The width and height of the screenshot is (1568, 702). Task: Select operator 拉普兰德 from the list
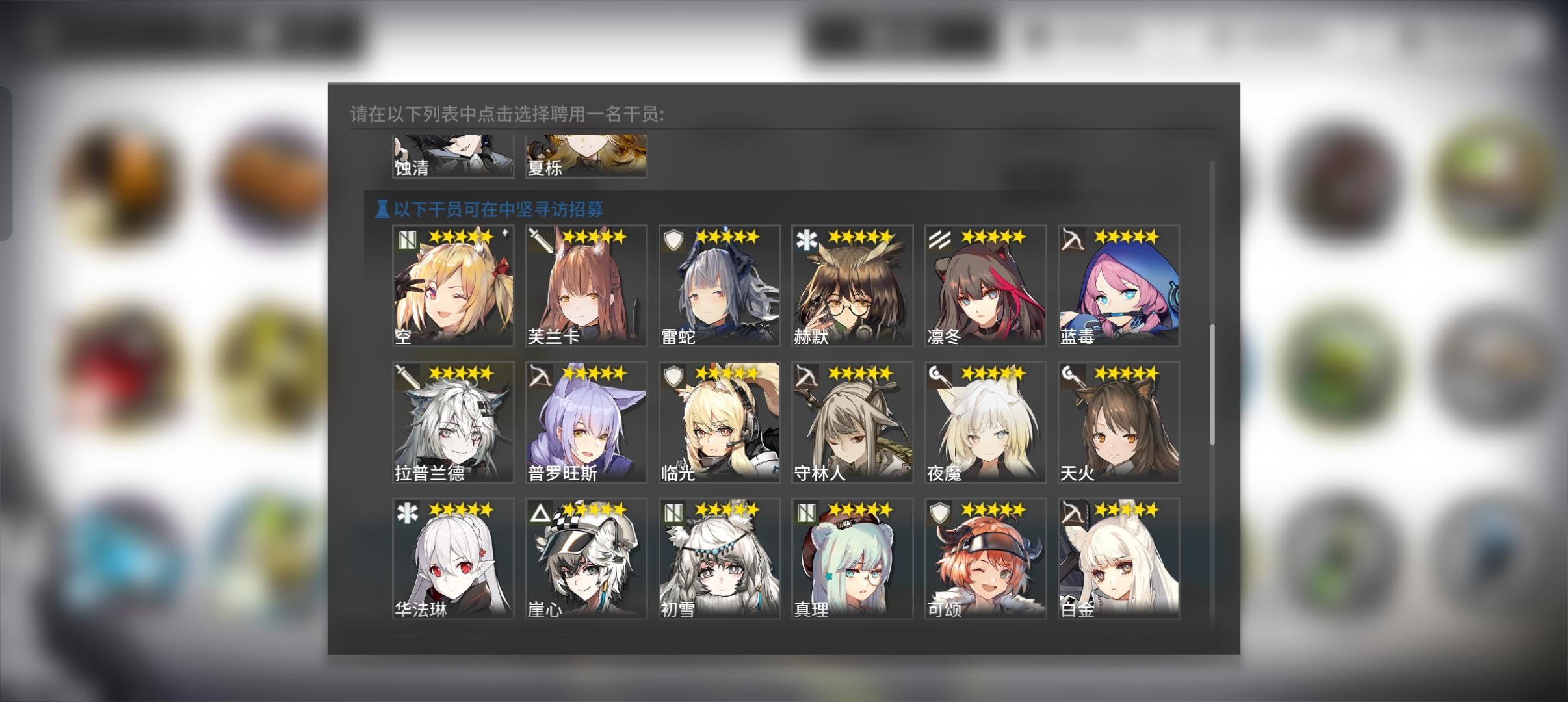[454, 421]
